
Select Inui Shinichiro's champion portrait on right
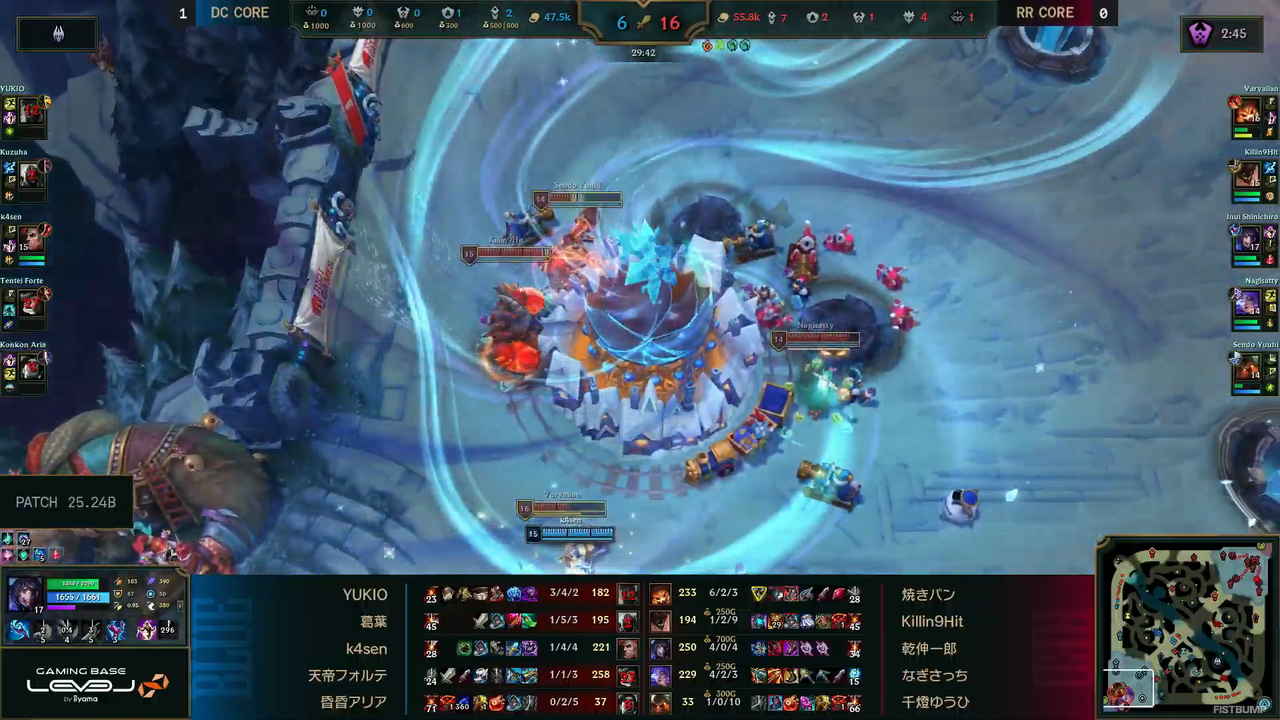point(1247,239)
